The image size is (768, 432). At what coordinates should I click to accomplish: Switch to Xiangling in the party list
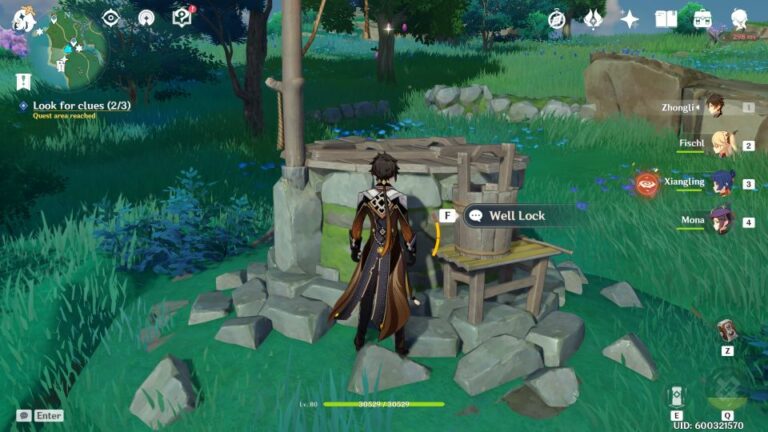722,182
